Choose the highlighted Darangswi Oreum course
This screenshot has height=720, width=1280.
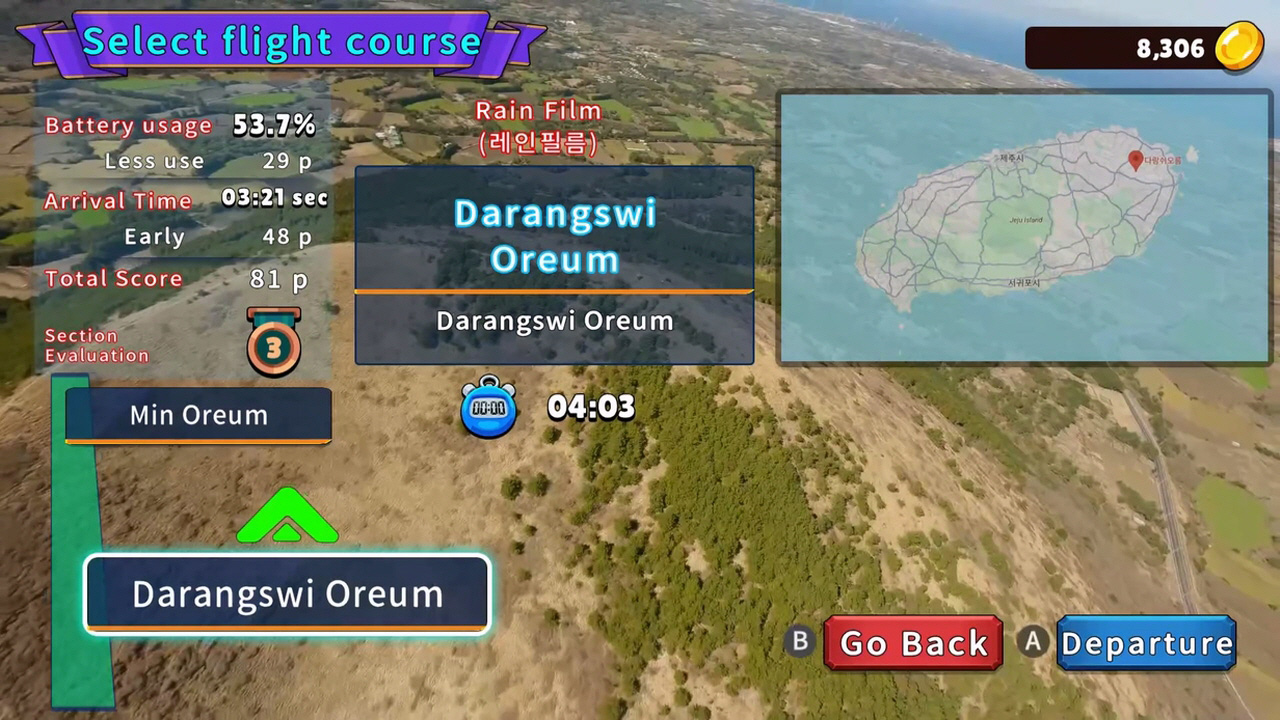[288, 594]
